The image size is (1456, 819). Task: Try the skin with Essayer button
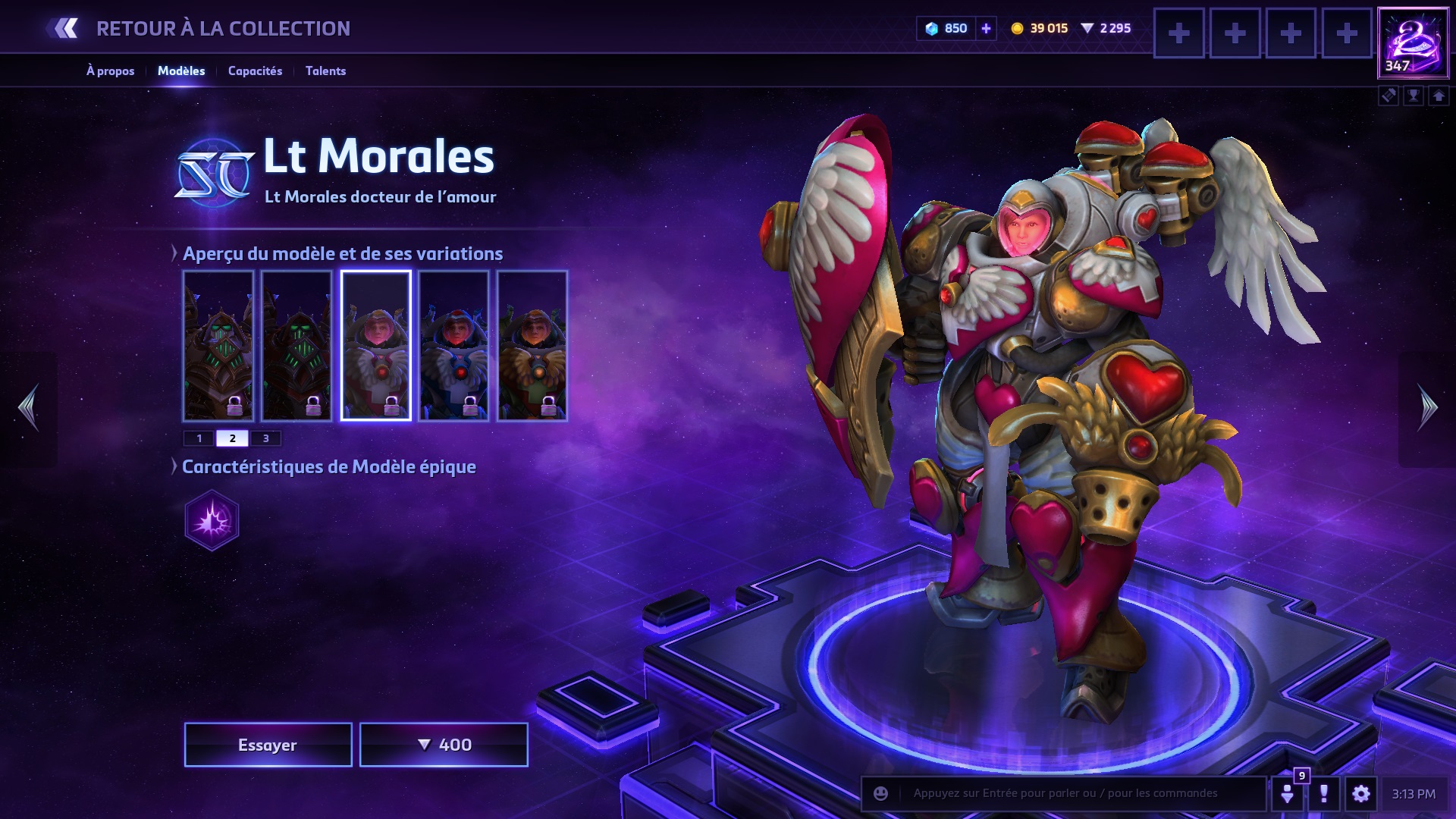coord(268,745)
